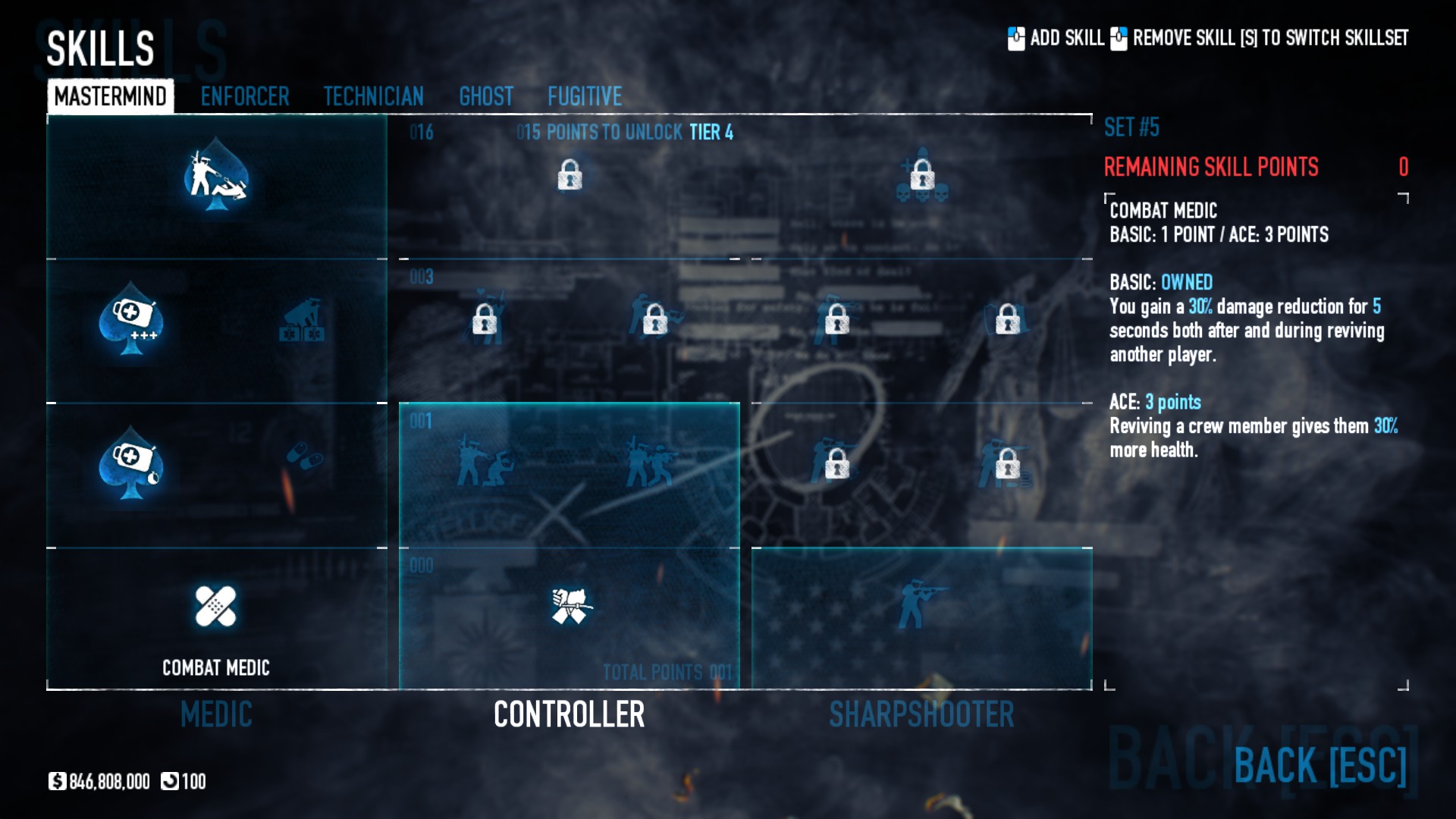Select the dimmed pills skill icon

(x=304, y=456)
